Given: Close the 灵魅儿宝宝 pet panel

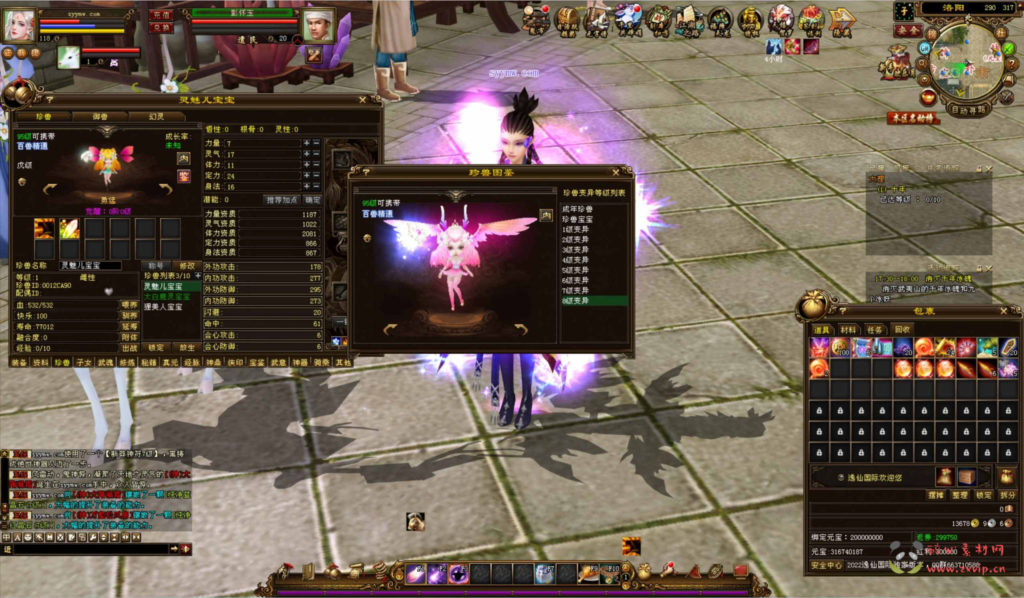Looking at the screenshot, I should tap(363, 100).
